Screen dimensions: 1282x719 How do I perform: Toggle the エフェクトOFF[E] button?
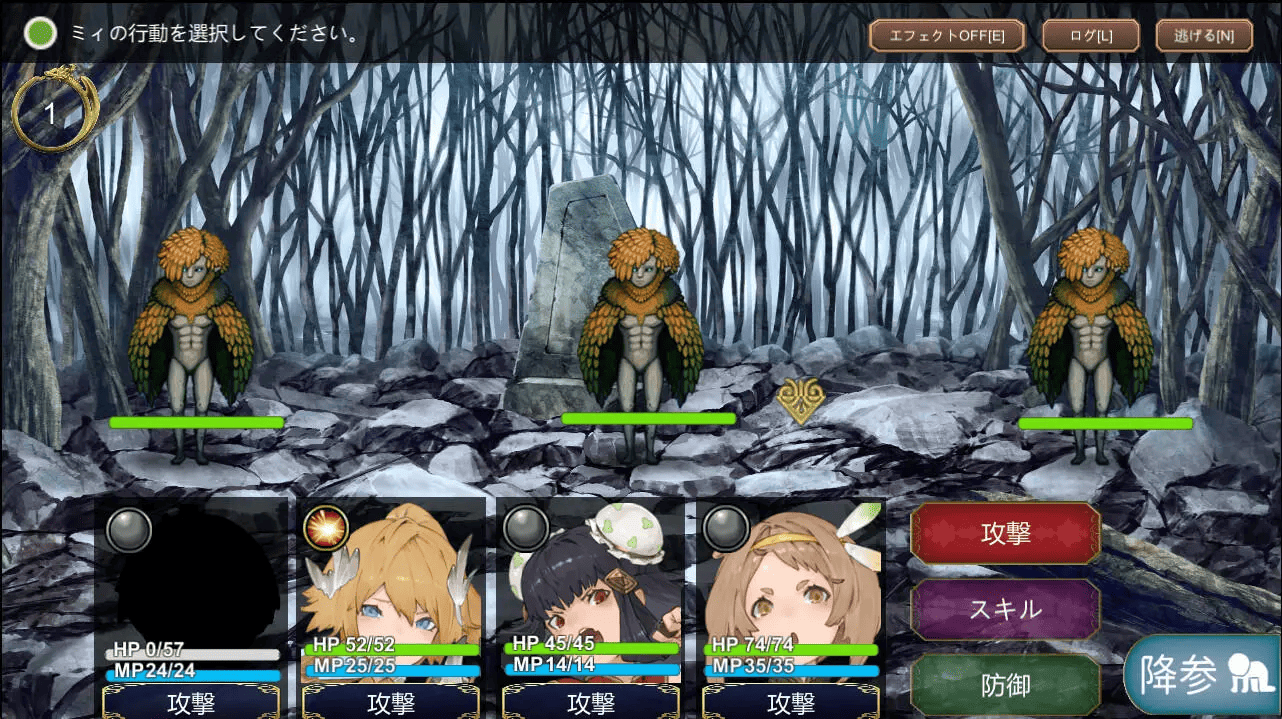(946, 36)
